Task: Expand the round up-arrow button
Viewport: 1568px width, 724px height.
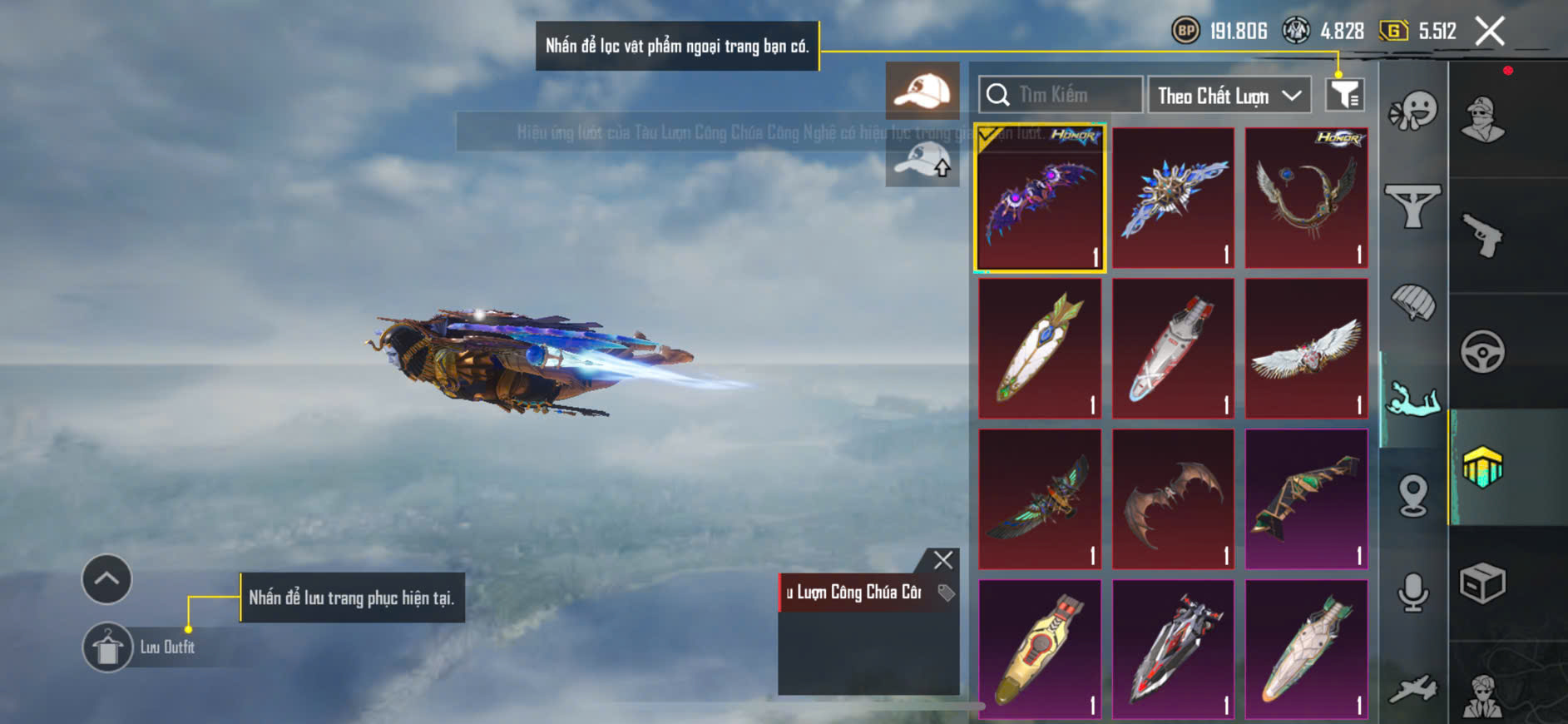Action: pos(106,578)
